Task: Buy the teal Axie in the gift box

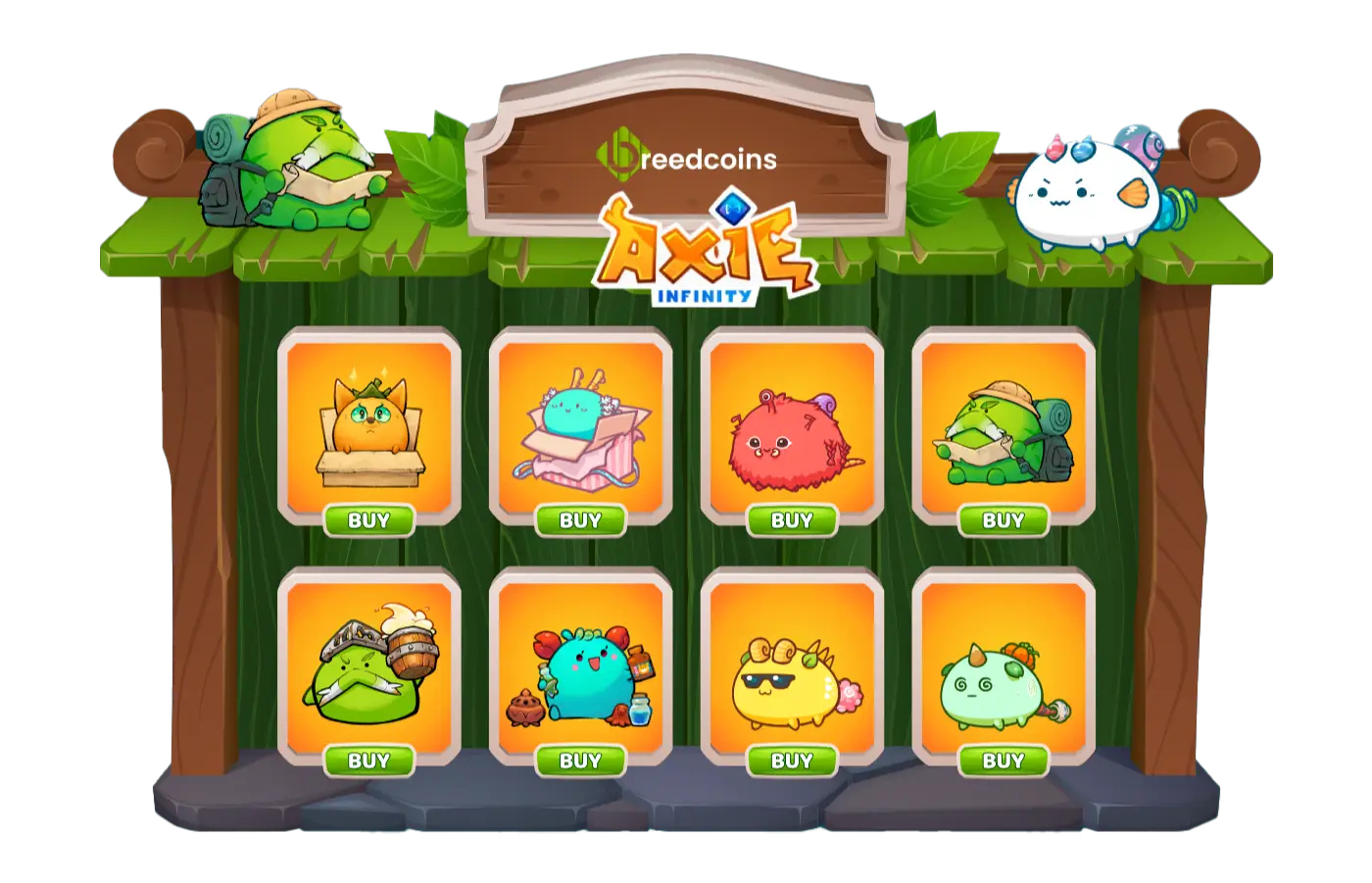Action: (582, 520)
